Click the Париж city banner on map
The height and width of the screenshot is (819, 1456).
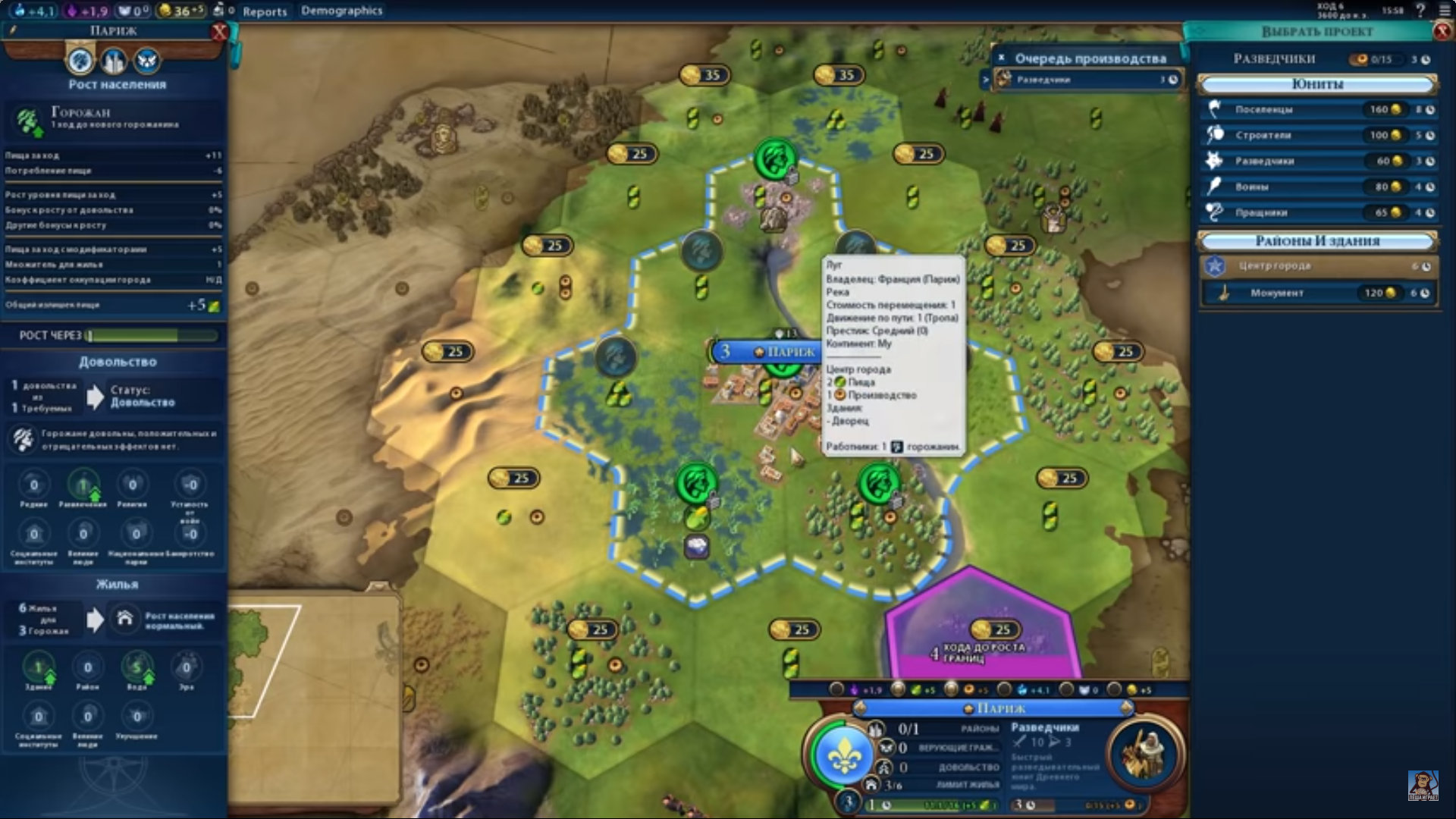coord(781,352)
